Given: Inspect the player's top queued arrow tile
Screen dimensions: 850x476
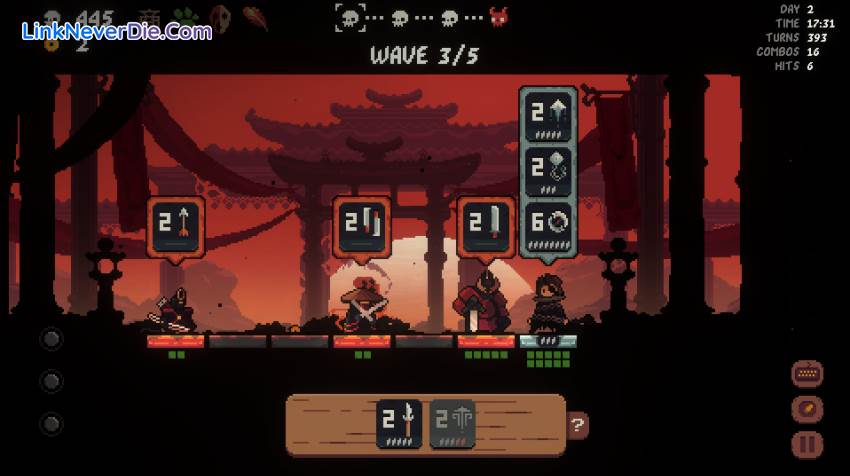Looking at the screenshot, I should [548, 116].
